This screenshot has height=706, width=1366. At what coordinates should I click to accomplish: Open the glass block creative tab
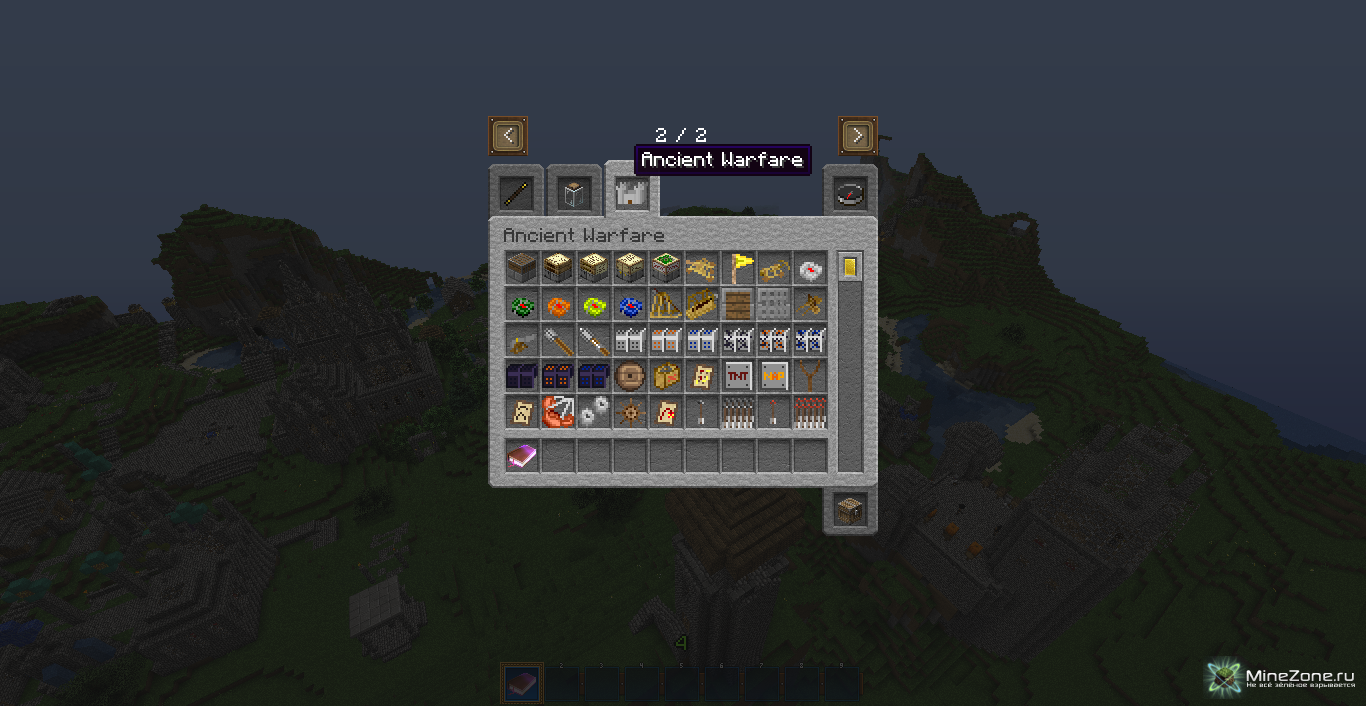click(x=574, y=193)
